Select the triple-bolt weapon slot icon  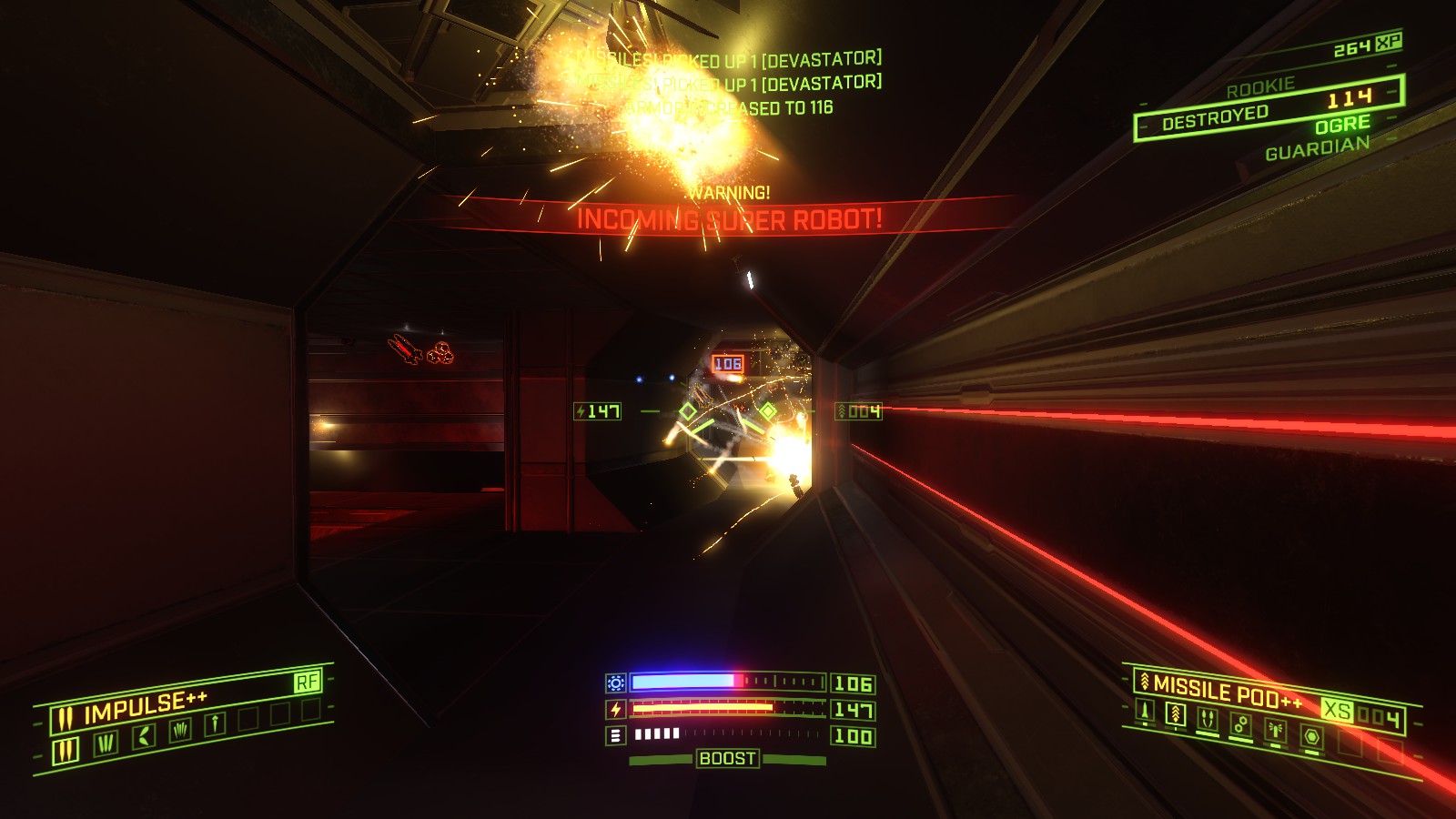(106, 743)
